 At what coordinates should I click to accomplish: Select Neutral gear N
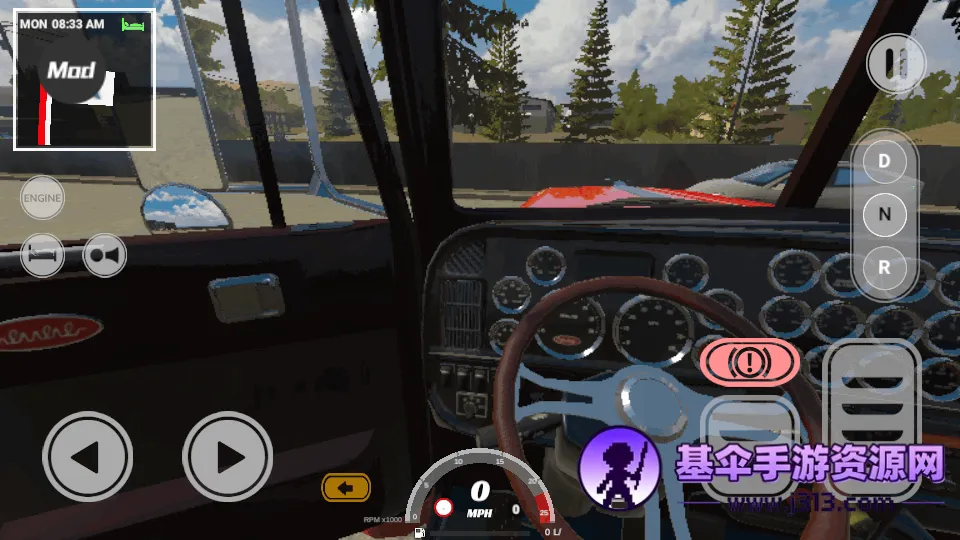[x=884, y=214]
